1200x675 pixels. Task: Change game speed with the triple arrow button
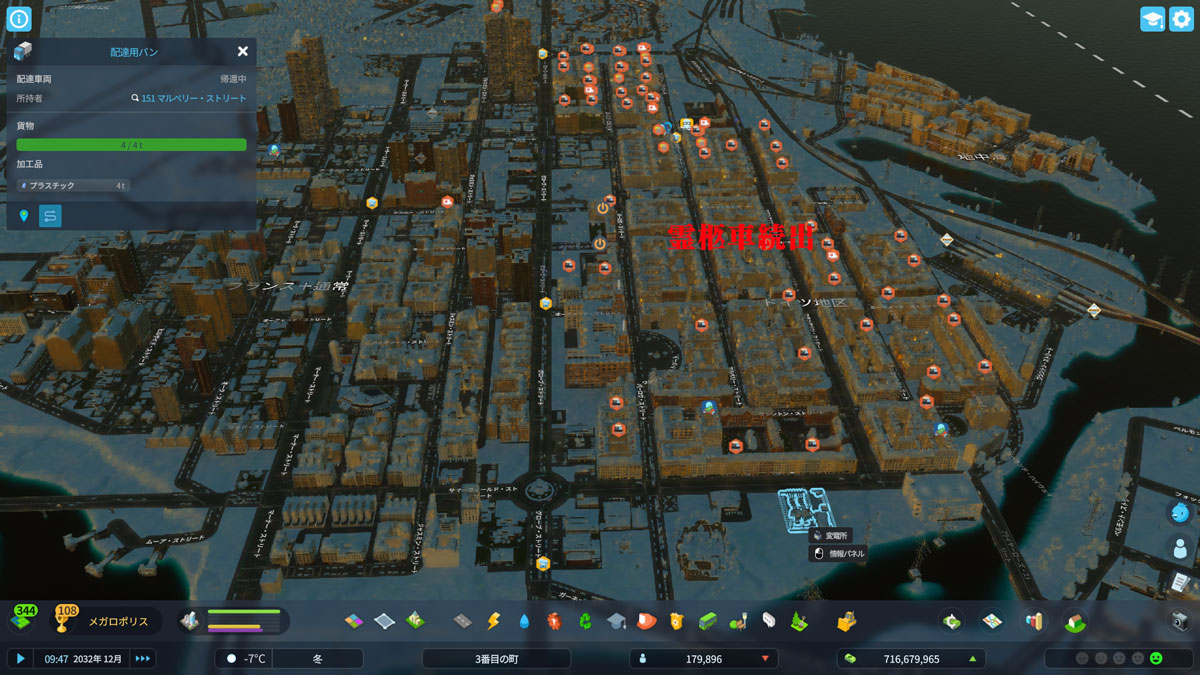click(143, 658)
